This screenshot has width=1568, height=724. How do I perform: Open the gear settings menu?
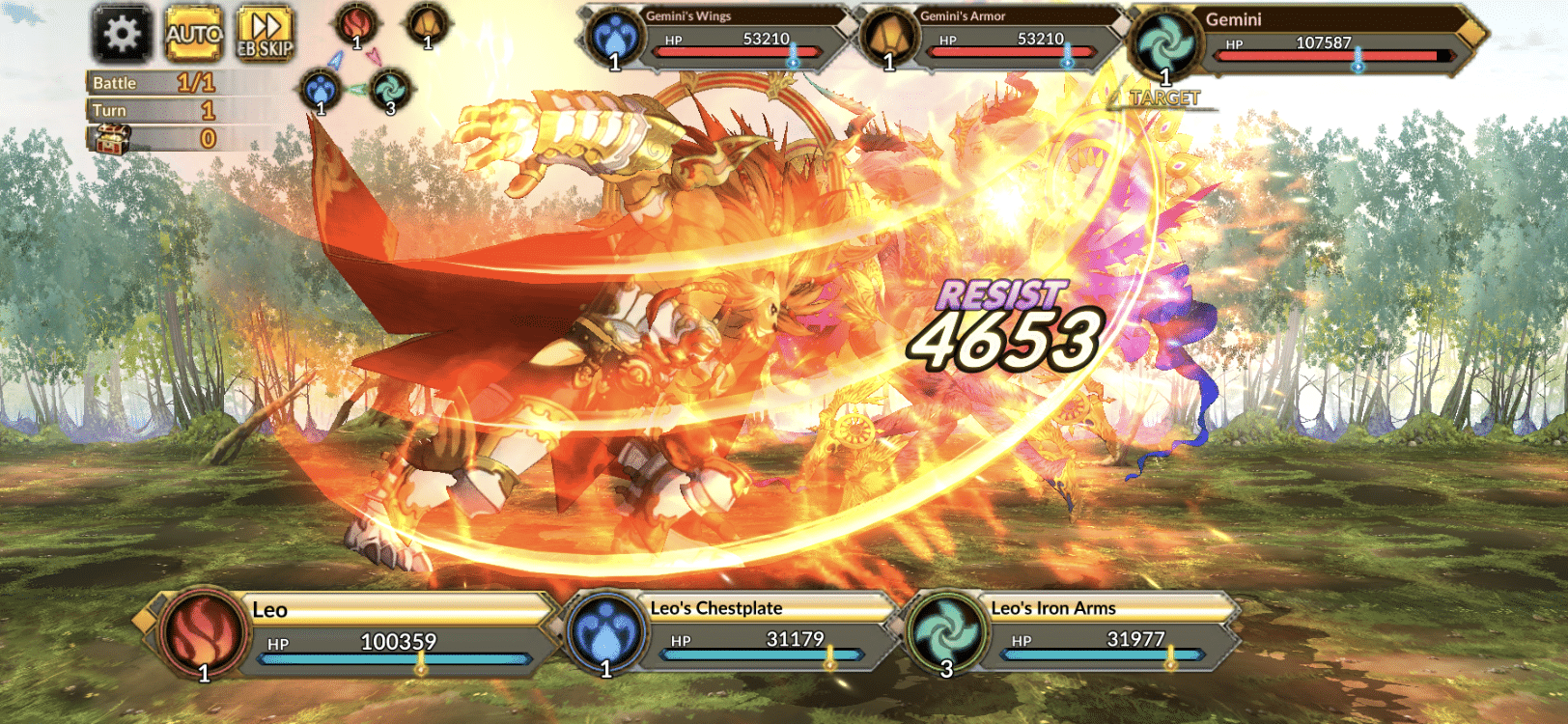122,35
